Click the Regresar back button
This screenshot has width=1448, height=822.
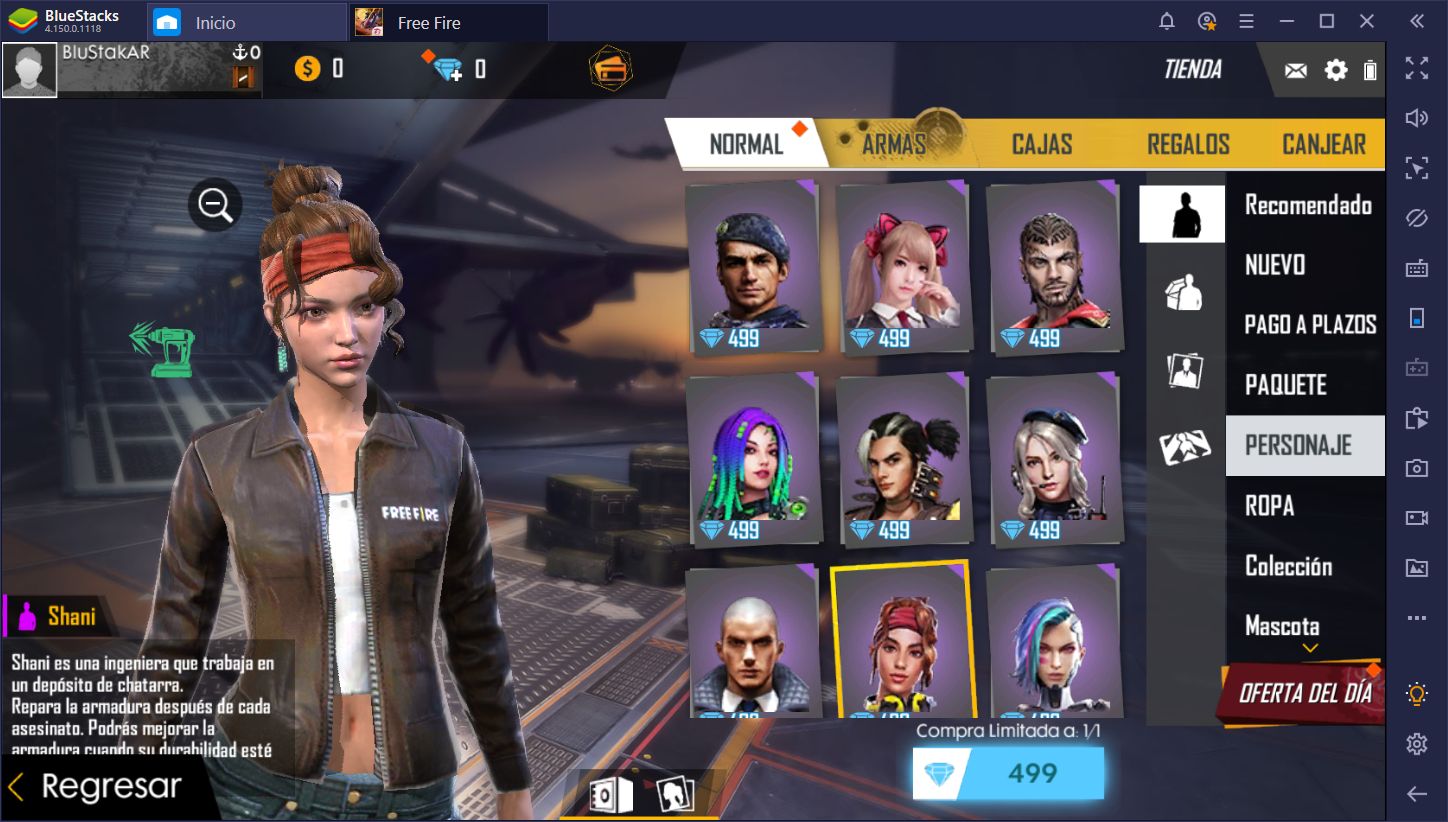(97, 787)
